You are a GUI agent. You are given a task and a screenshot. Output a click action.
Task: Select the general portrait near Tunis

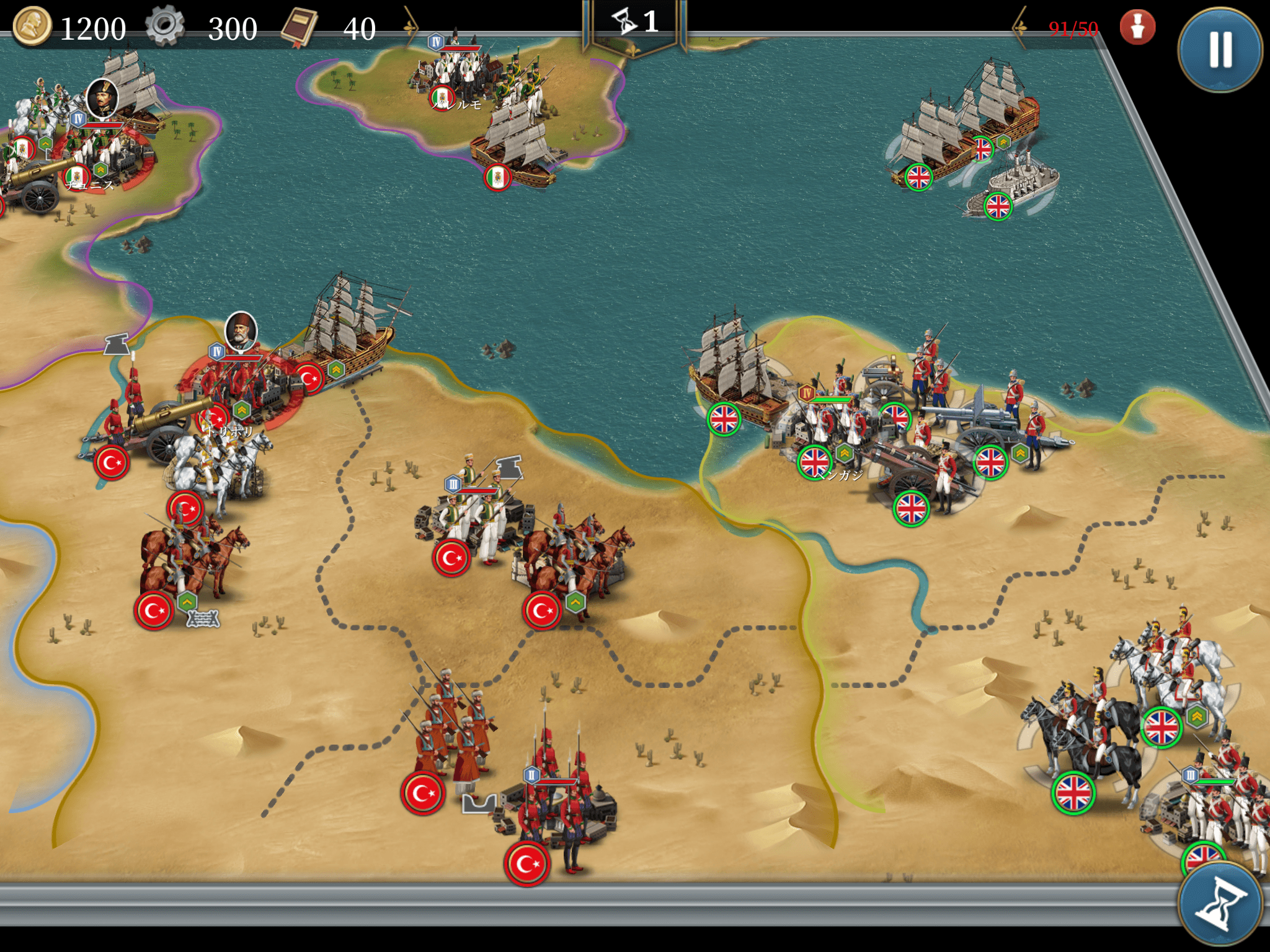102,98
